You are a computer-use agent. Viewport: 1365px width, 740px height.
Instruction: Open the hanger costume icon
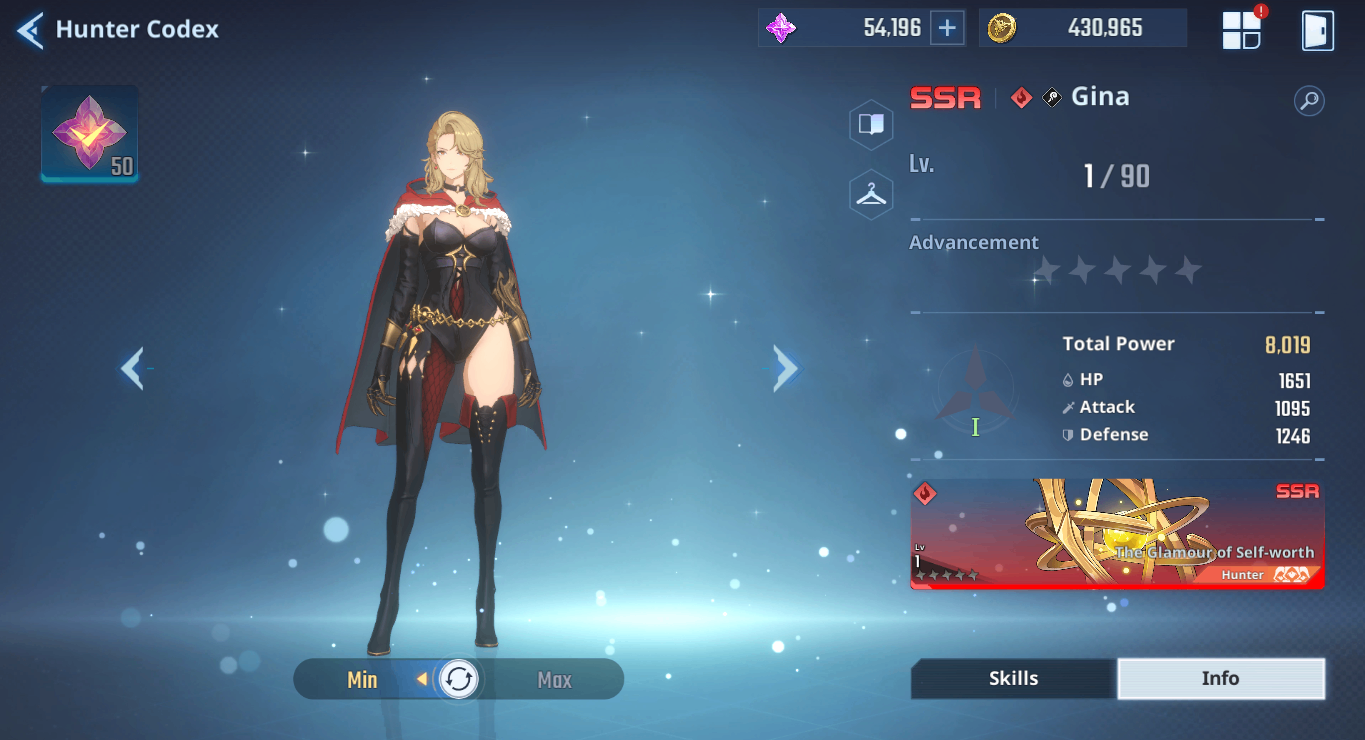coord(871,194)
